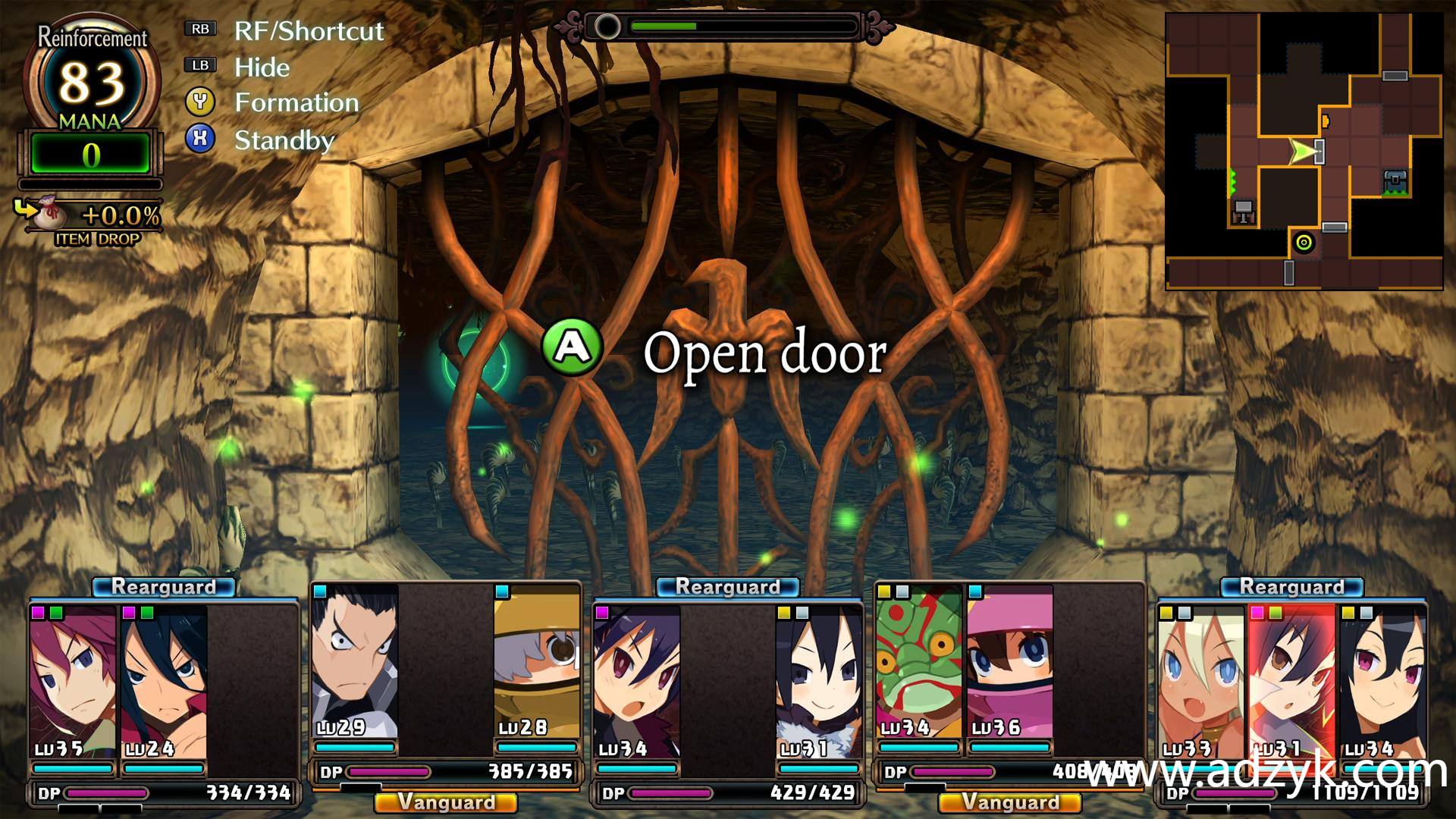Viewport: 1456px width, 819px height.
Task: Click the yellow ring marker on minimap
Action: coord(1304,243)
